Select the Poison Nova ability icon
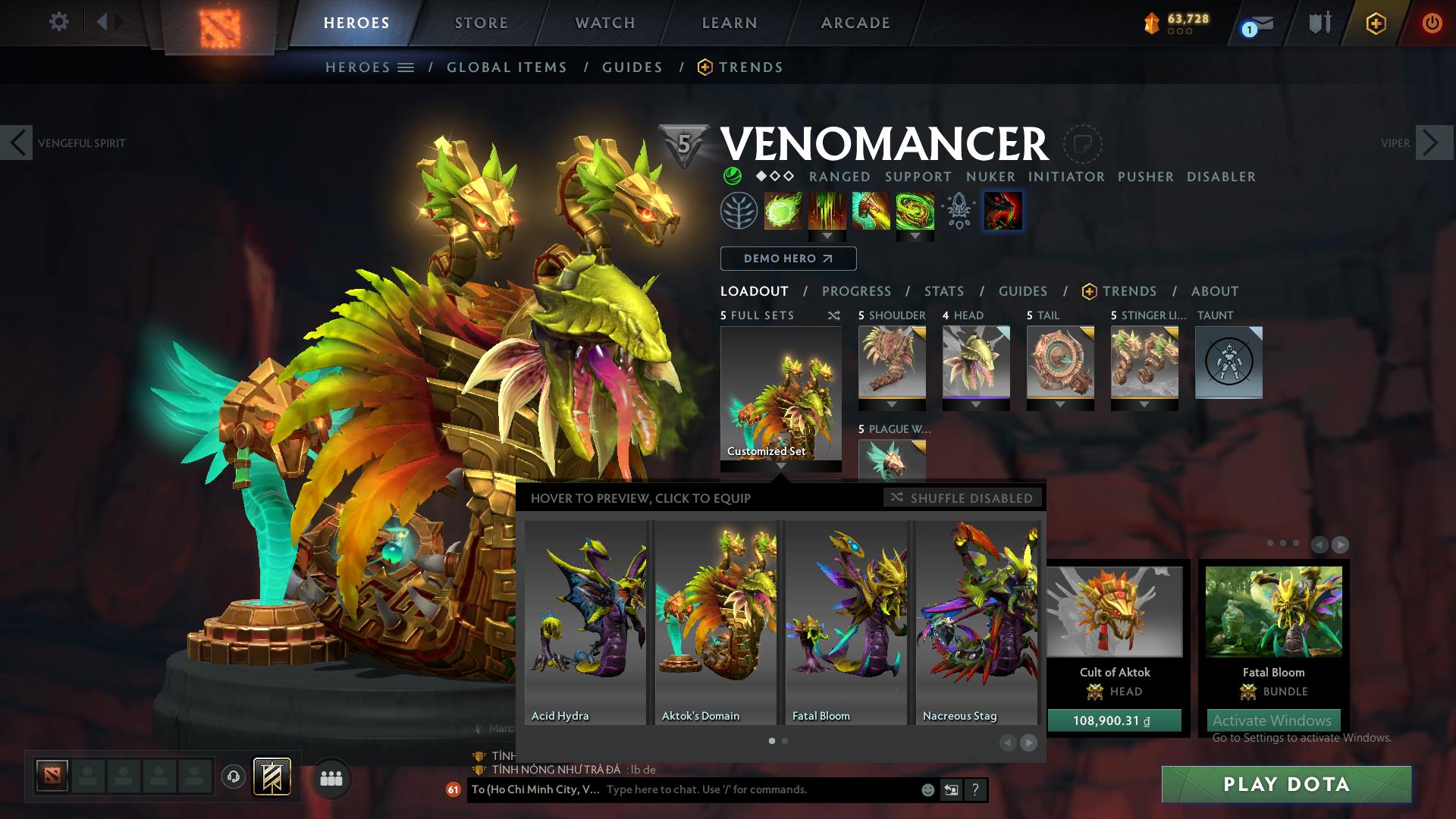 click(x=915, y=212)
